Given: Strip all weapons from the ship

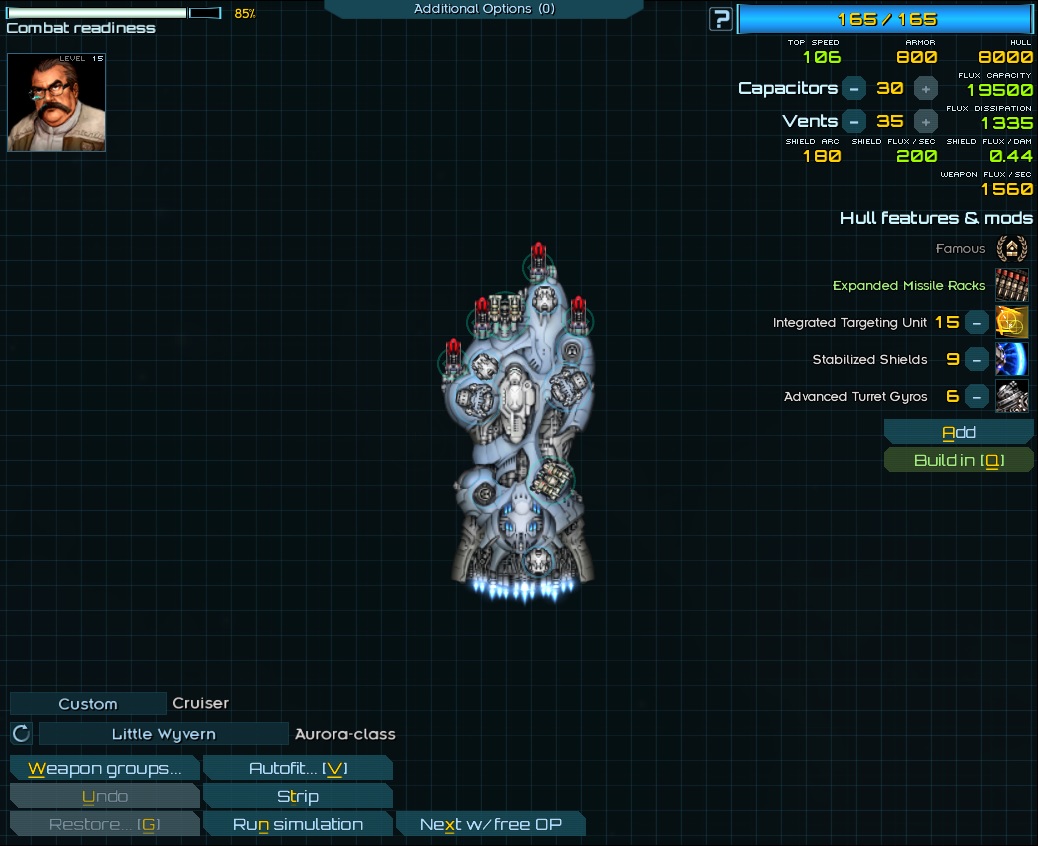Looking at the screenshot, I should point(297,796).
